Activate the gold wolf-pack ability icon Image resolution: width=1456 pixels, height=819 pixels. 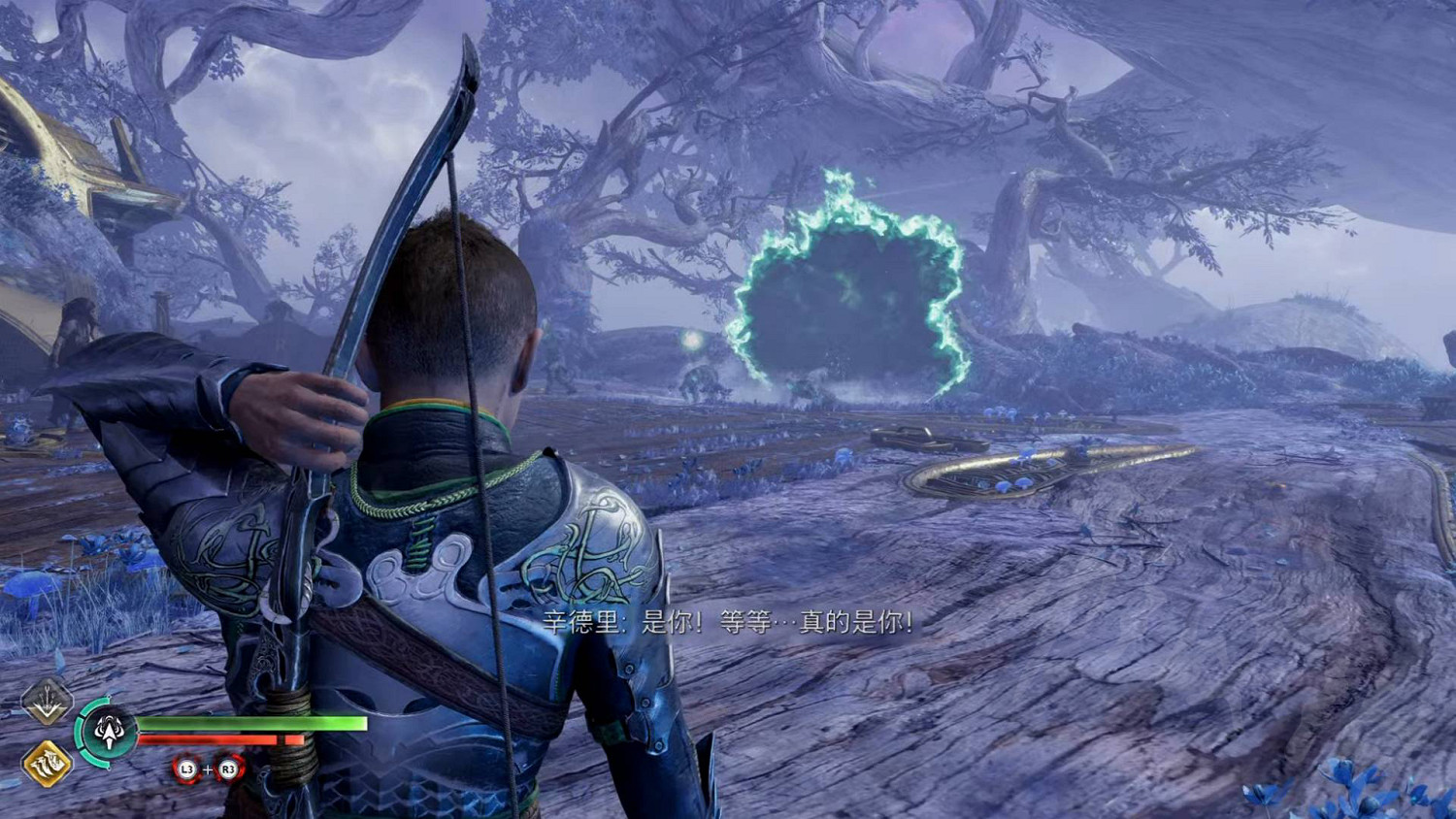pyautogui.click(x=47, y=764)
